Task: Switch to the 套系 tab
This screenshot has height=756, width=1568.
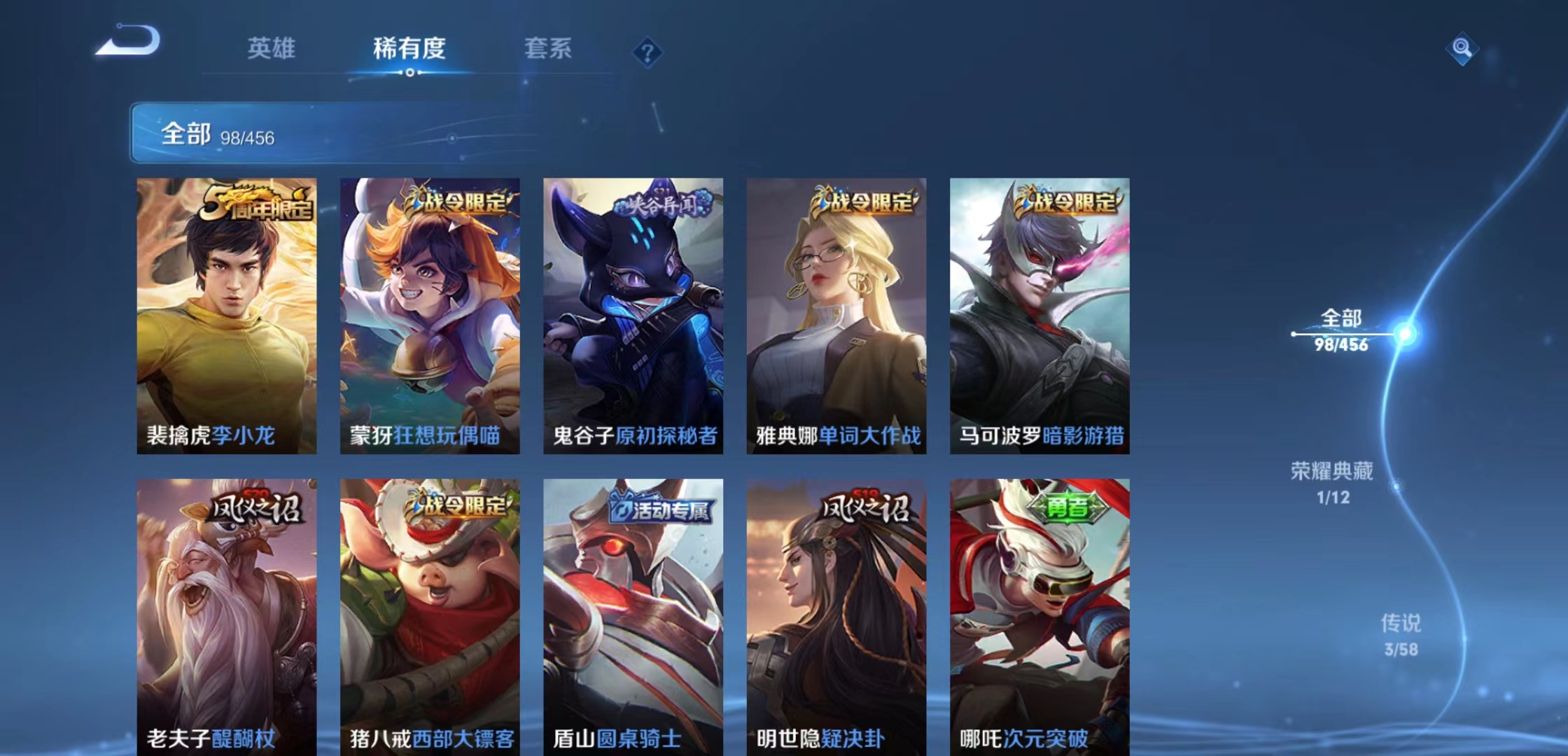Action: (547, 49)
